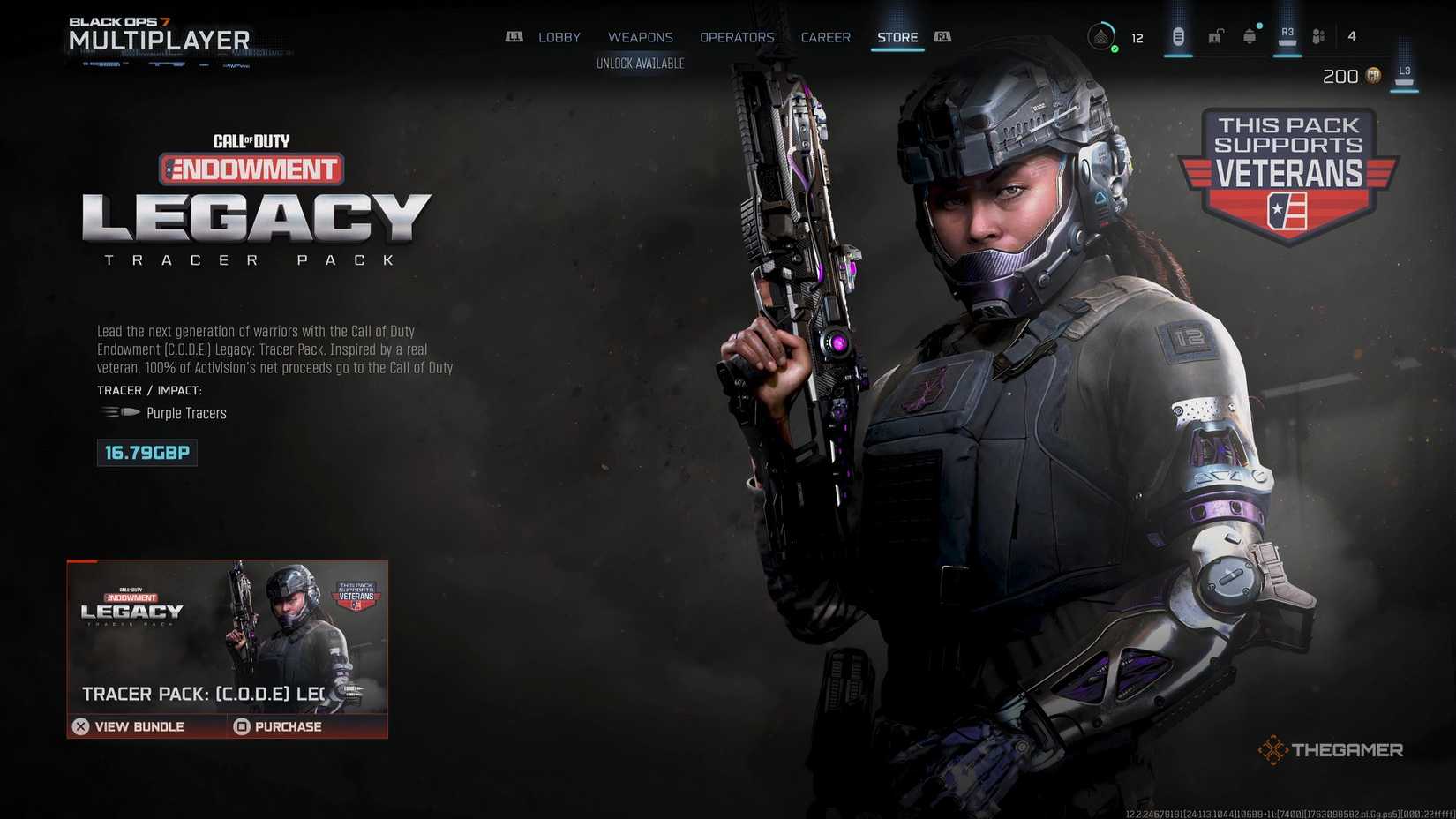Screen dimensions: 1456x819
Task: Switch to the Store tab
Action: [x=897, y=37]
